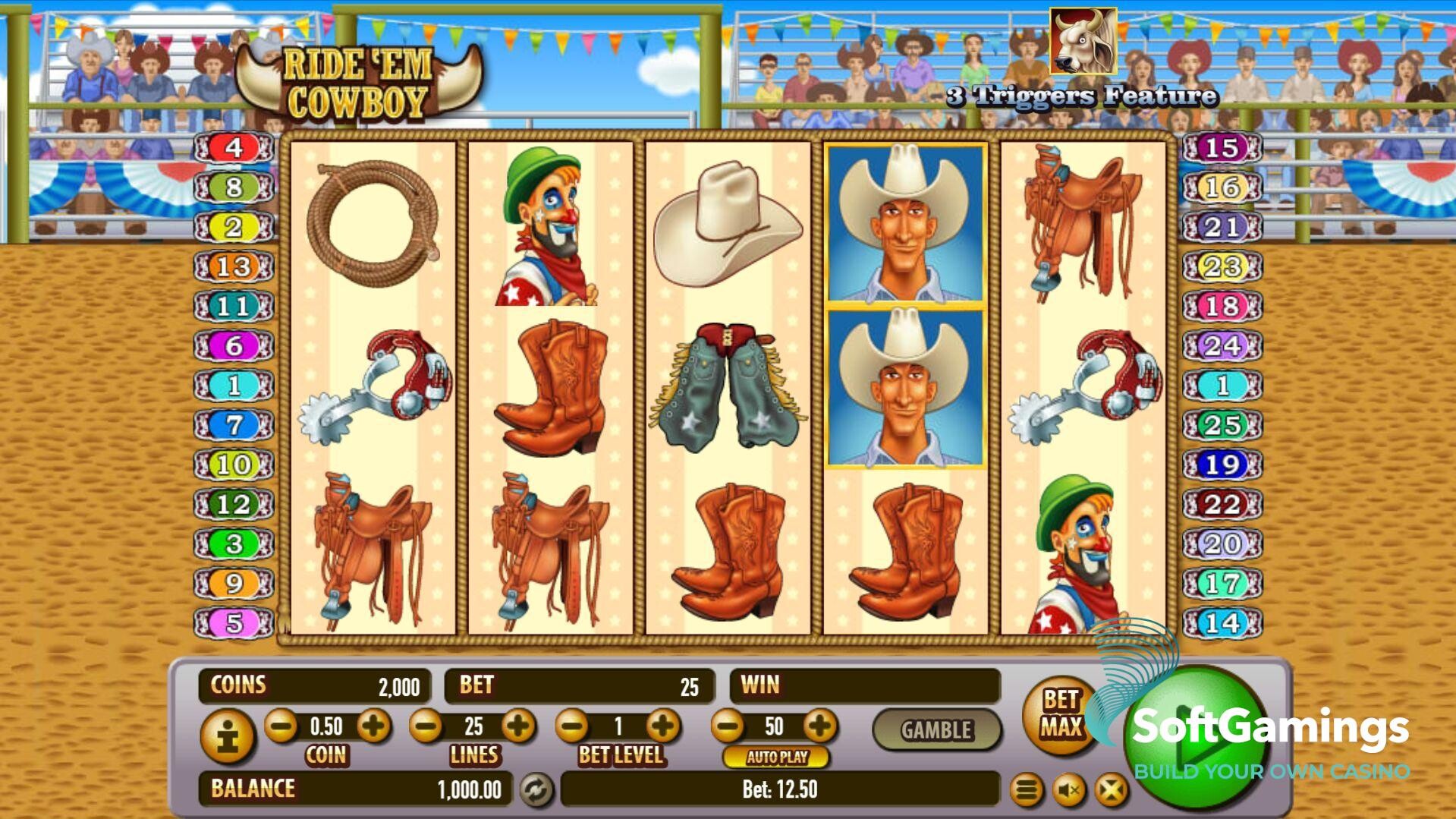Select payline 14 indicator

tap(1222, 623)
